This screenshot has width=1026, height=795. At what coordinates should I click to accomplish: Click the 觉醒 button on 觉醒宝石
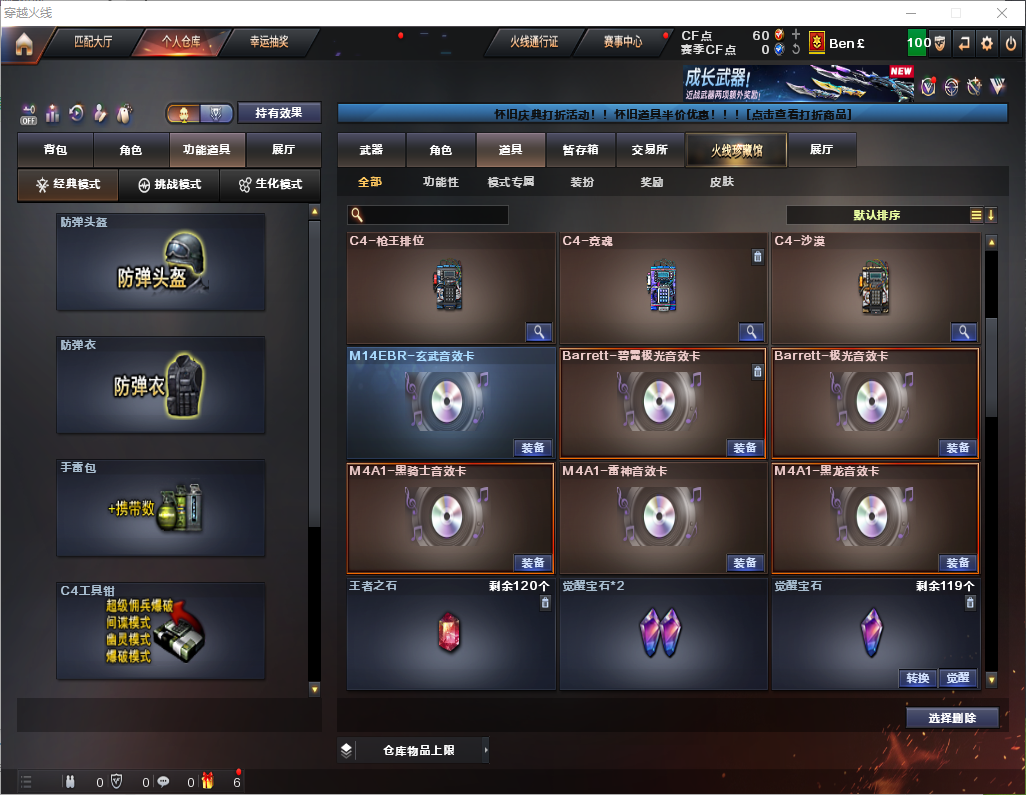point(957,678)
